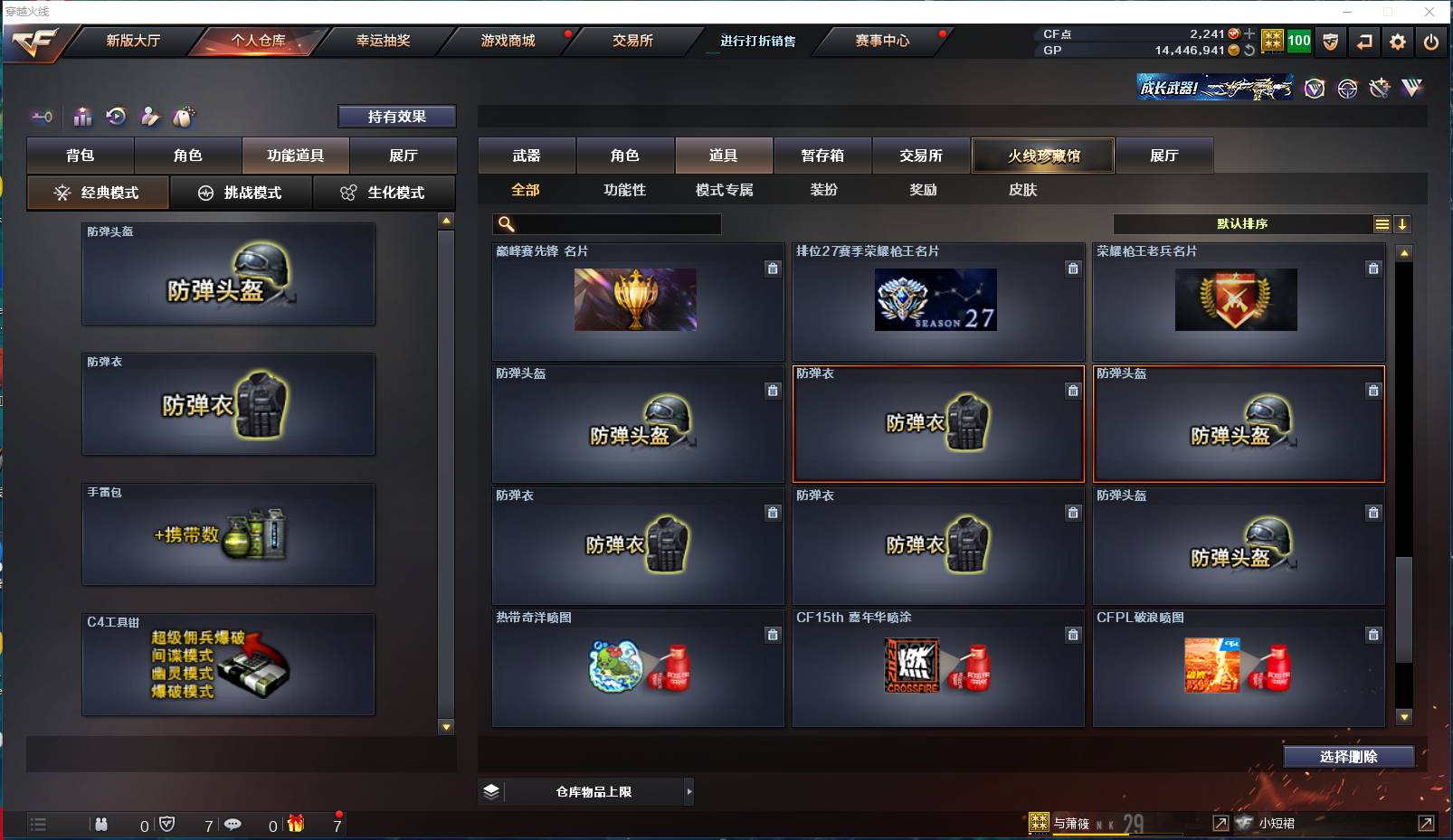1453x840 pixels.
Task: Open the crosshair/target icon at top right
Action: (x=1347, y=89)
